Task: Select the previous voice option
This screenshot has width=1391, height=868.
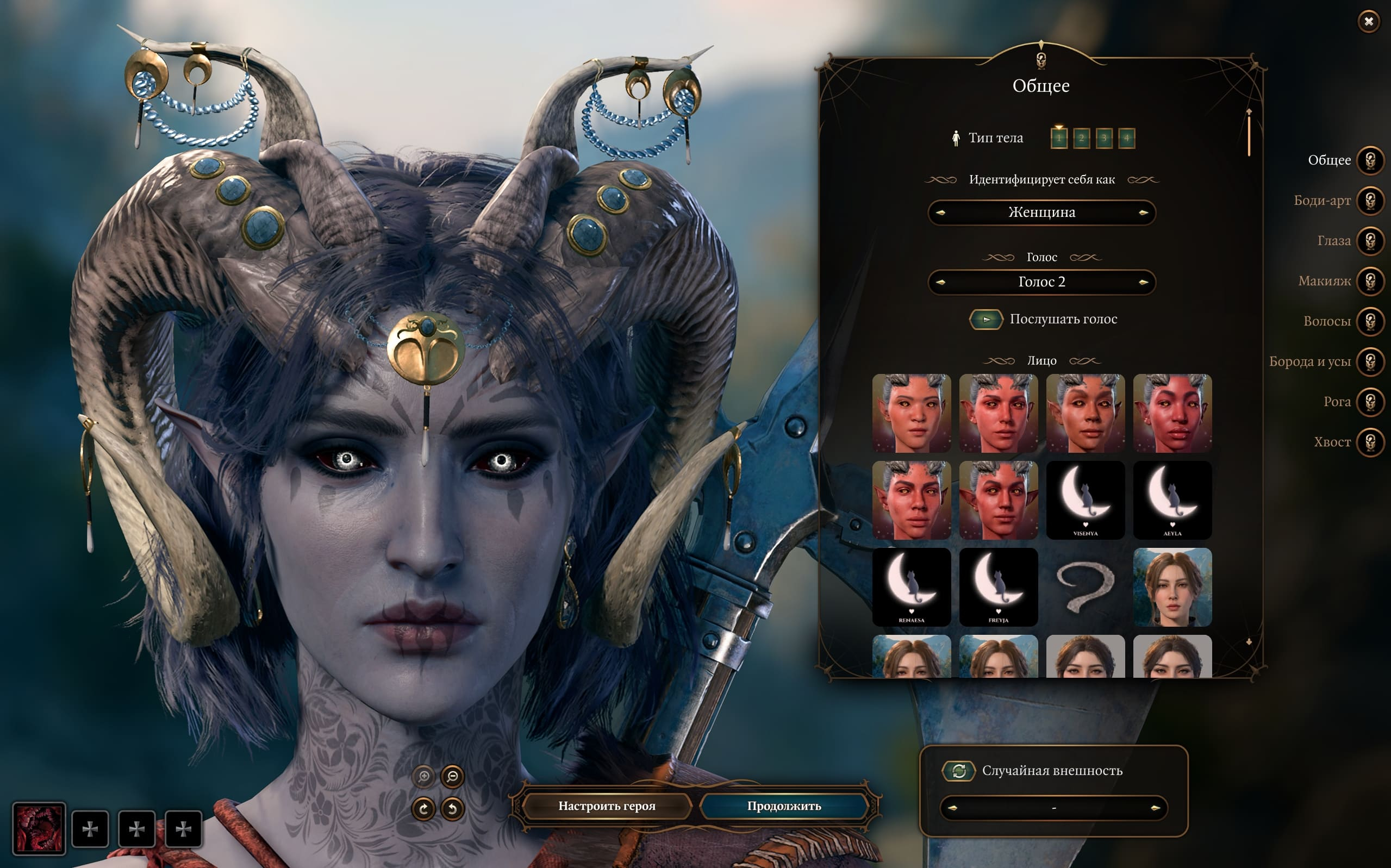Action: [x=940, y=283]
